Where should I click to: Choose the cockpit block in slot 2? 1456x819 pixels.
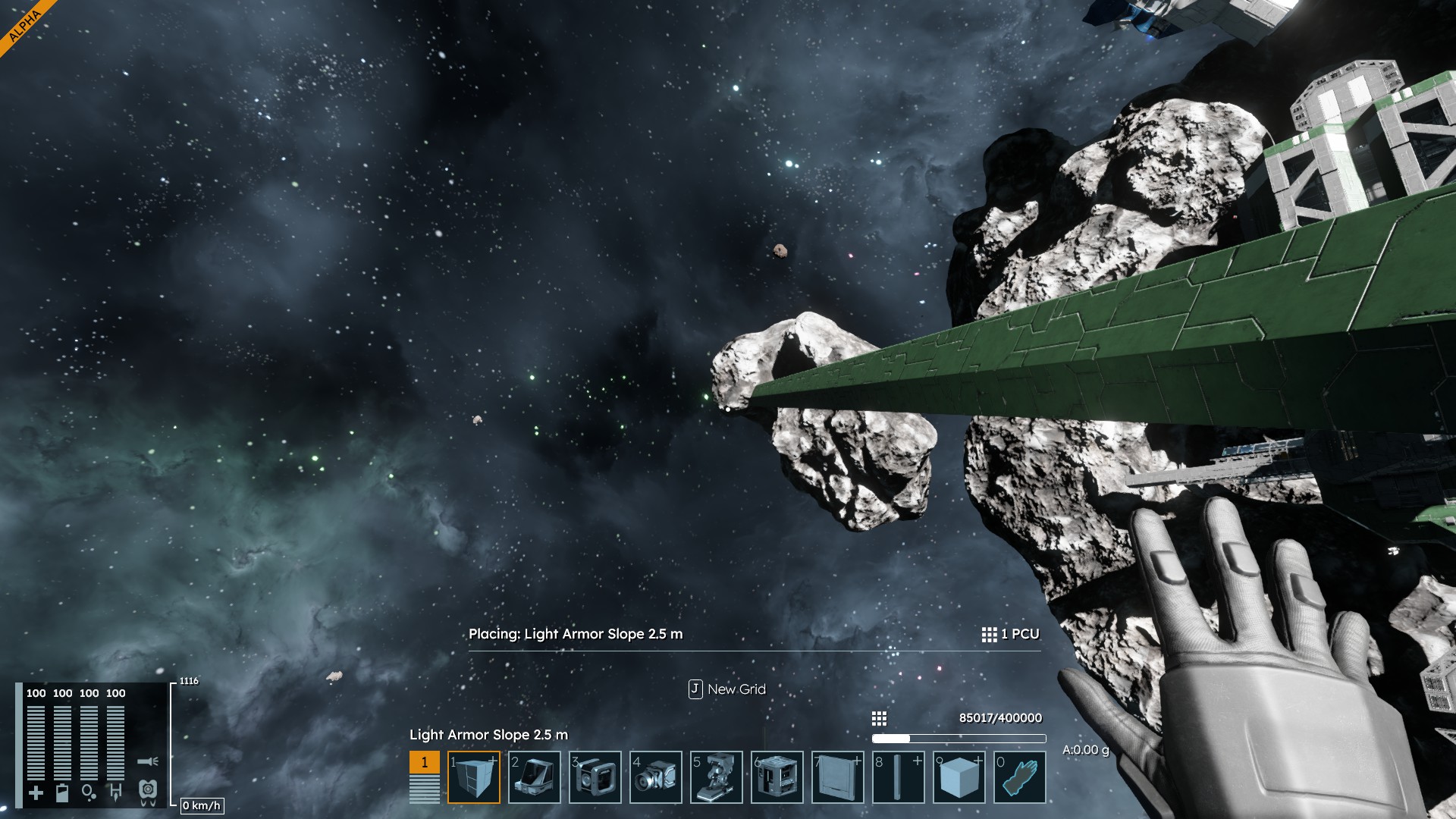click(535, 777)
